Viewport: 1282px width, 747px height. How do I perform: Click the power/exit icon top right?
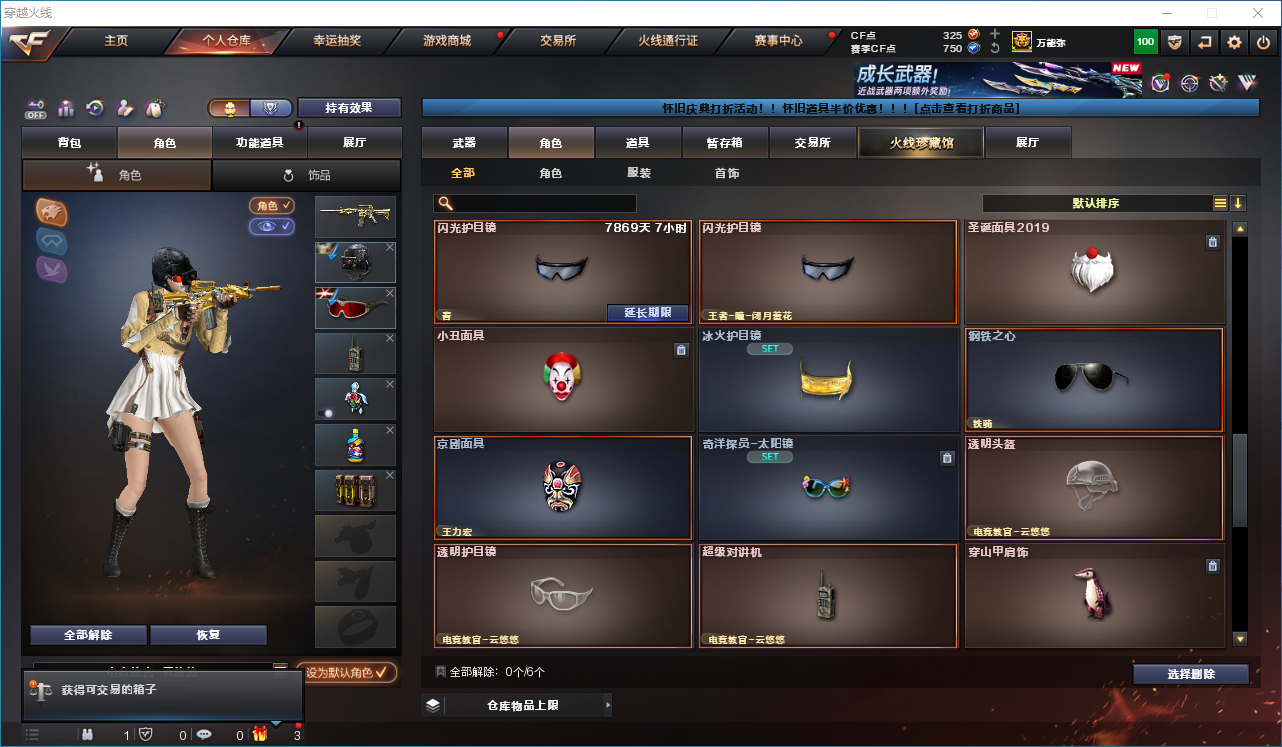pyautogui.click(x=1262, y=42)
